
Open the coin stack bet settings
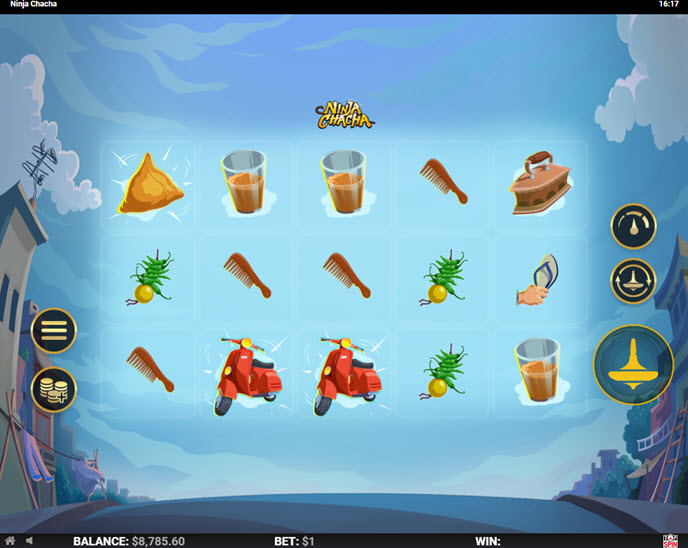pos(53,390)
